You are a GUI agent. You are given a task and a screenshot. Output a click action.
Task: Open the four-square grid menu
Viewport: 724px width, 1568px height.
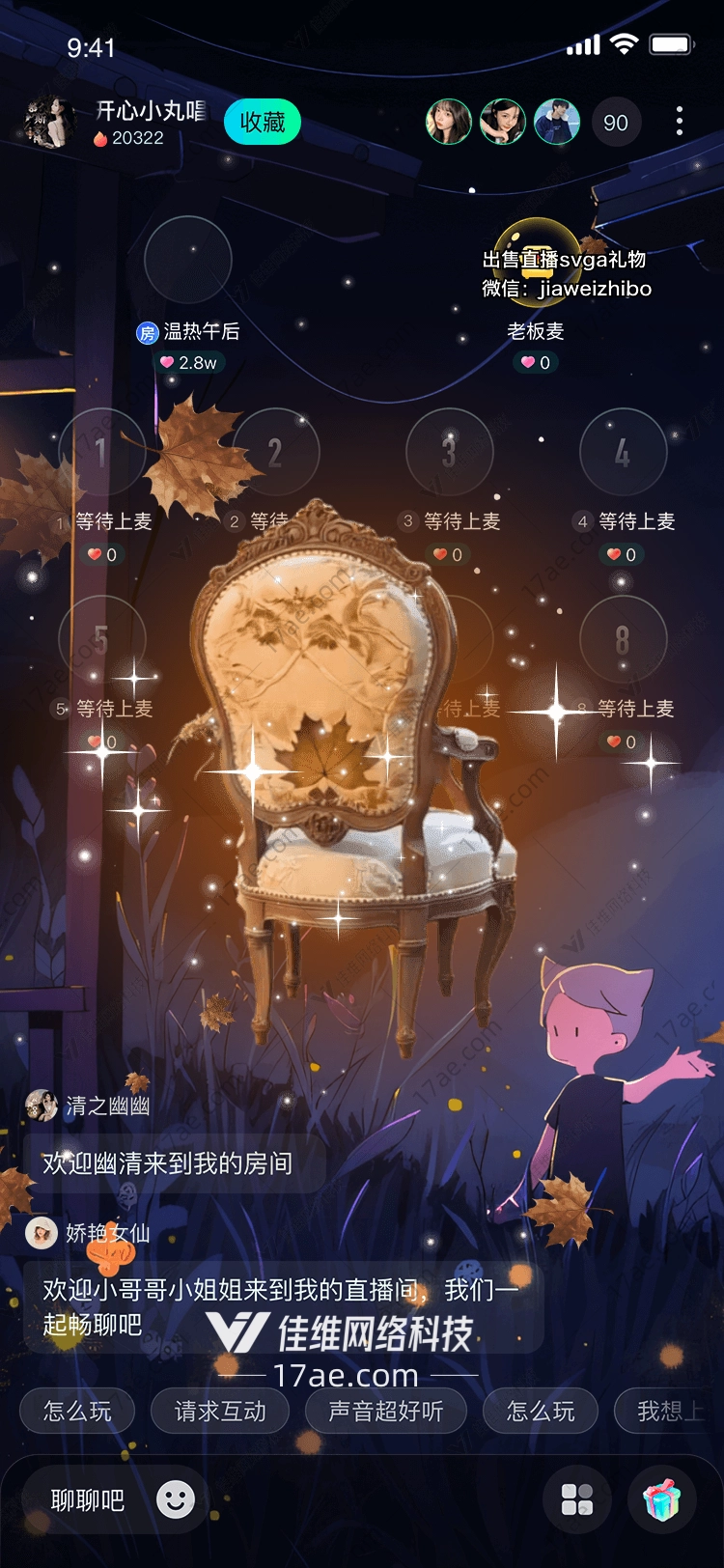(x=577, y=1500)
